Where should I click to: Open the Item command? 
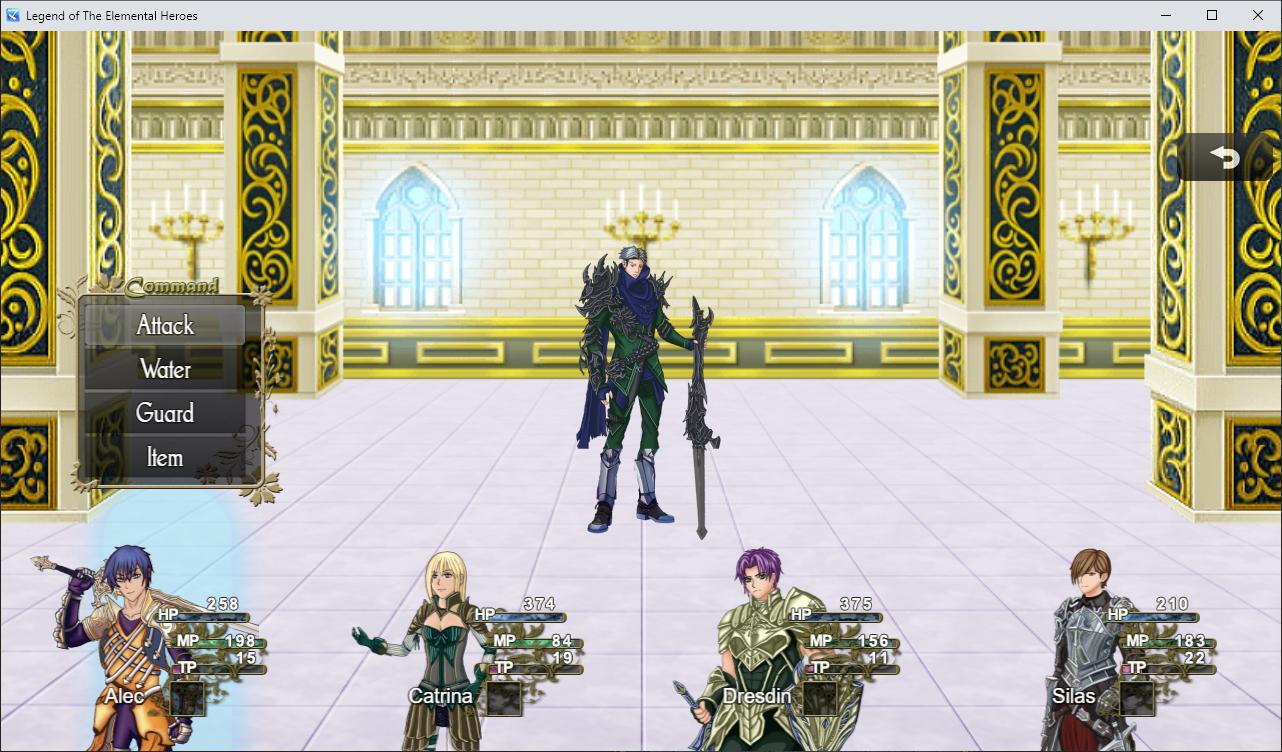point(164,457)
